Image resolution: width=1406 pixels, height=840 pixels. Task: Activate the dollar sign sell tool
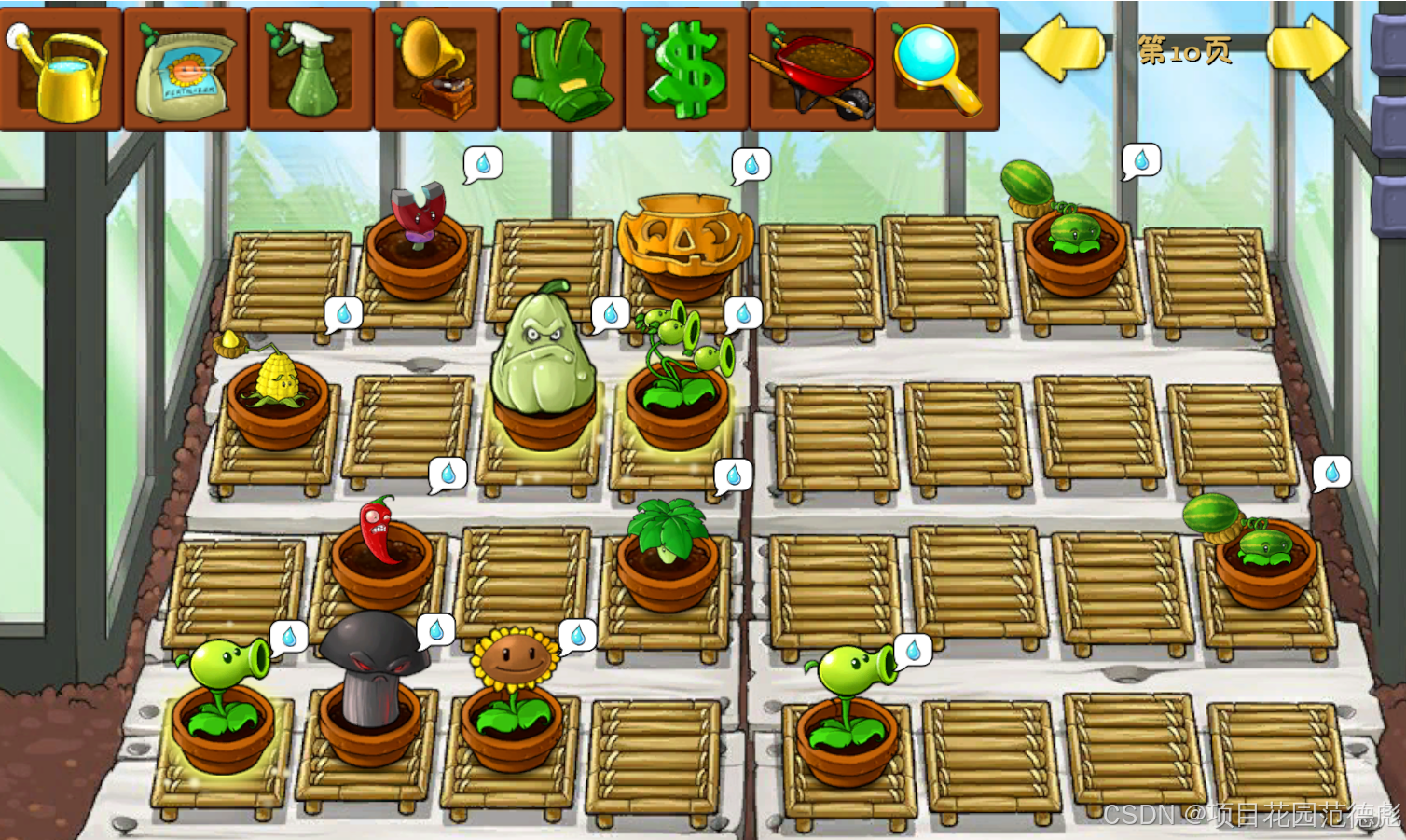(687, 71)
